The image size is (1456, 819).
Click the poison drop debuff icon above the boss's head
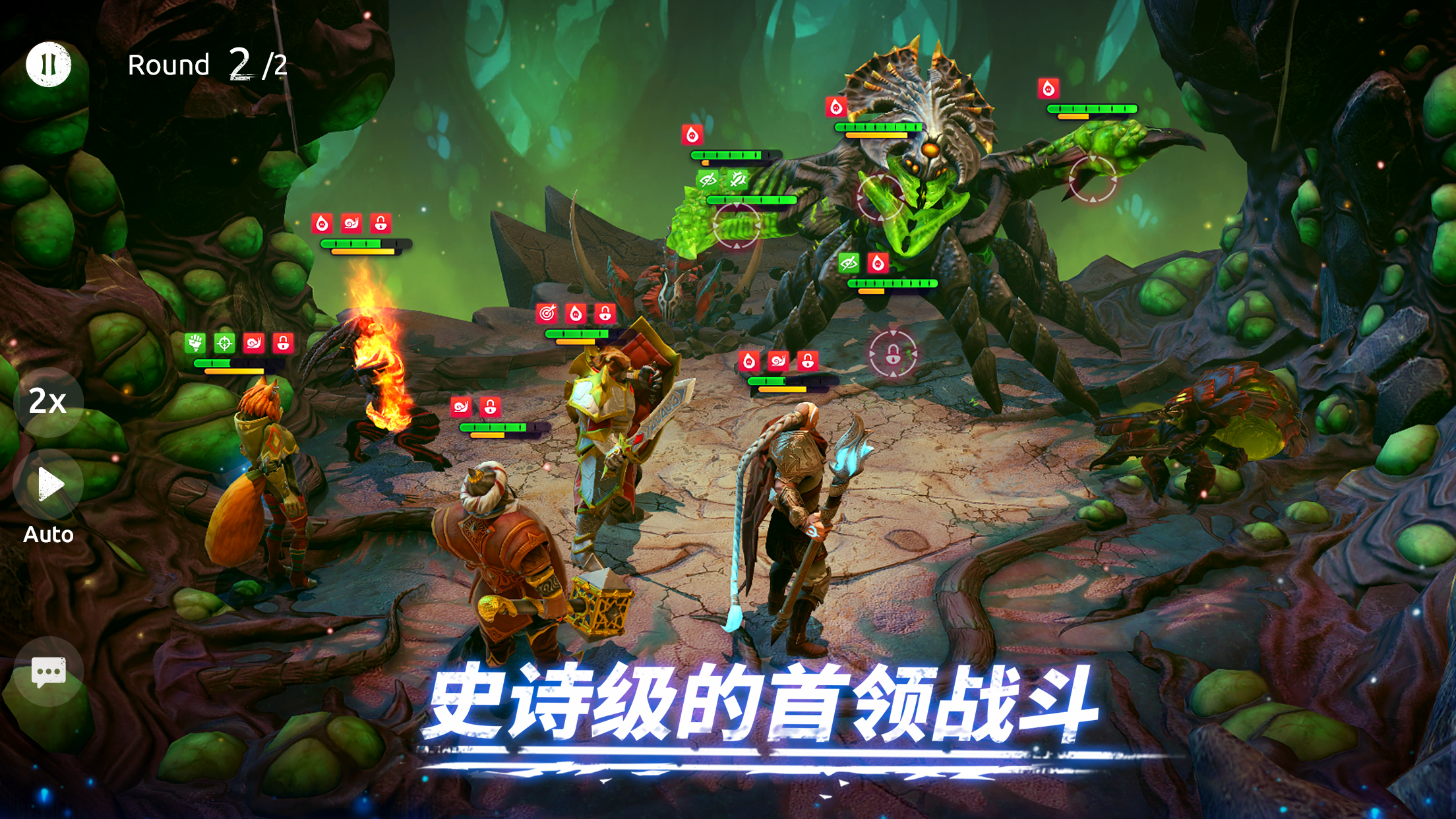tap(836, 107)
